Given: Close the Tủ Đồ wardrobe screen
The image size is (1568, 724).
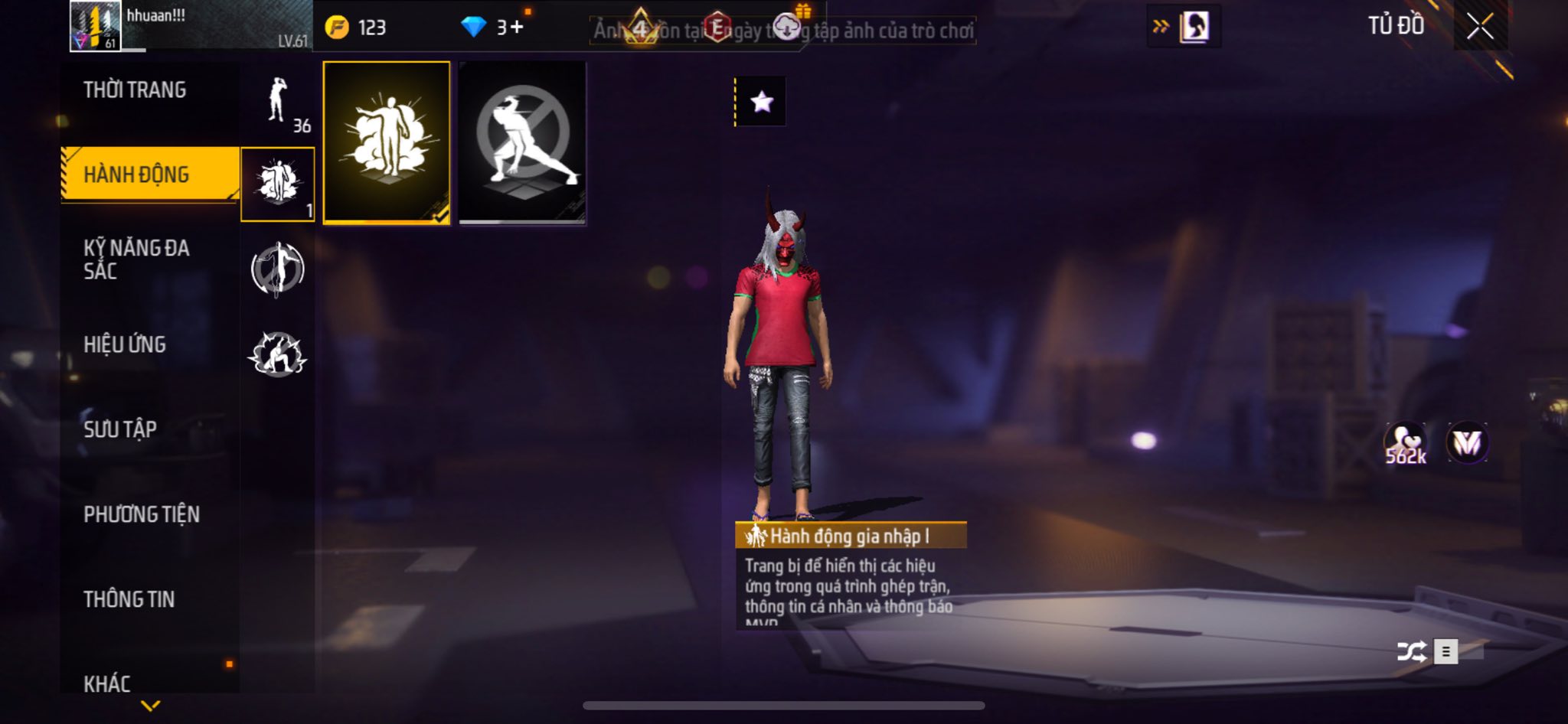Looking at the screenshot, I should click(x=1480, y=27).
